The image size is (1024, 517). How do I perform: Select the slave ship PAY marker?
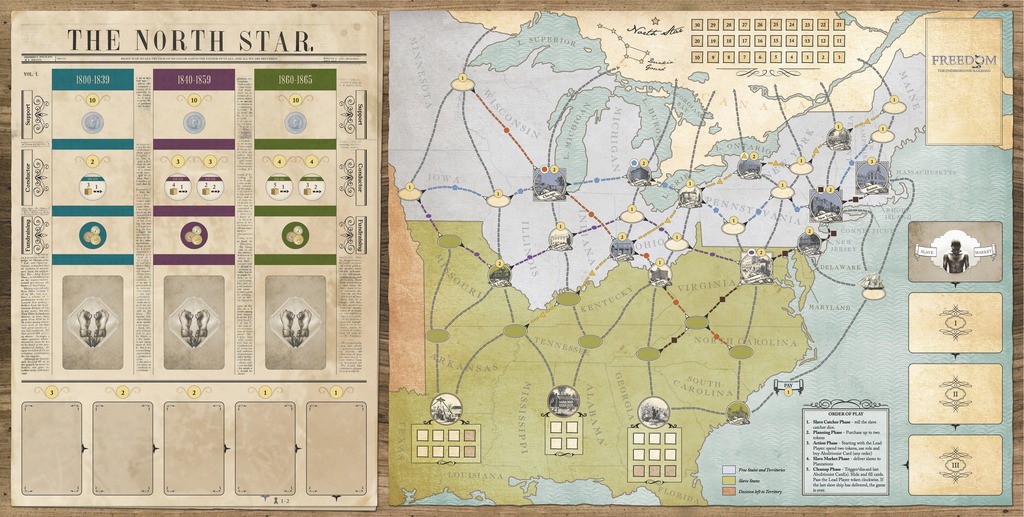point(788,385)
